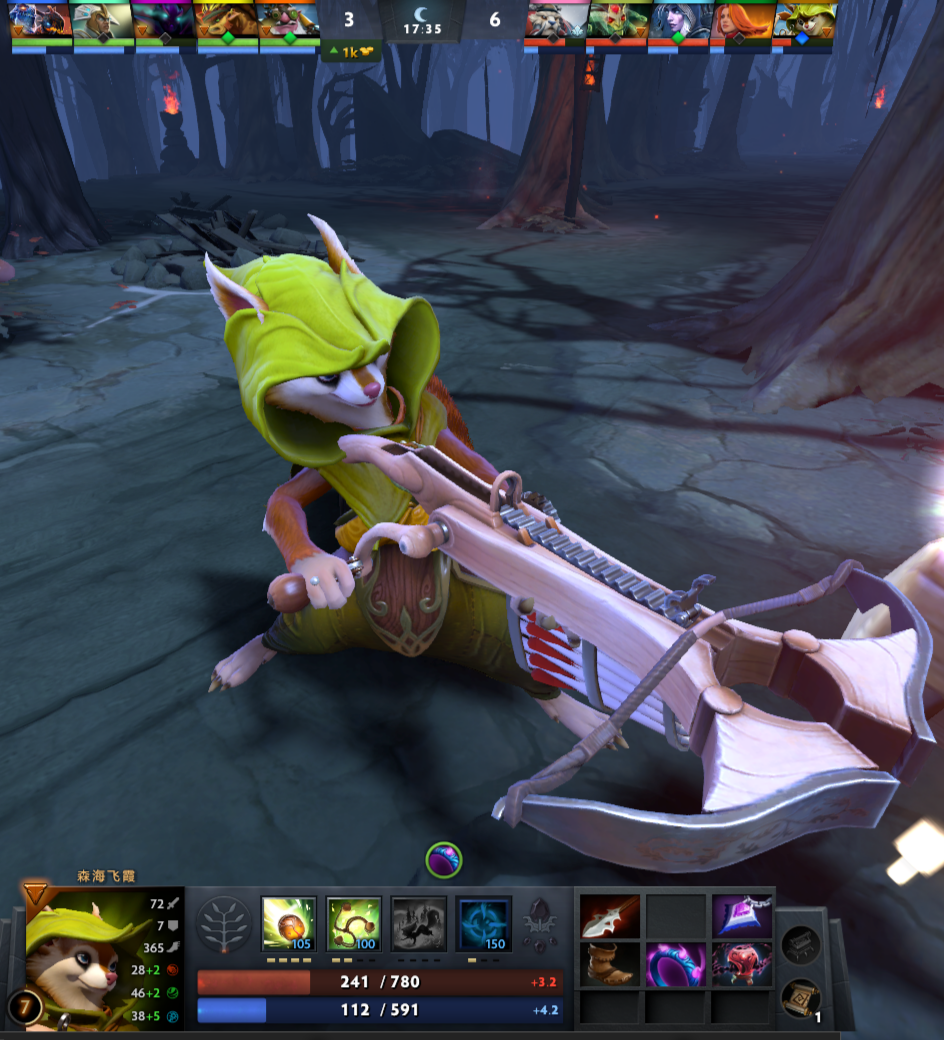Click the bearded beast hero portrait
This screenshot has width=944, height=1040.
pos(554,20)
